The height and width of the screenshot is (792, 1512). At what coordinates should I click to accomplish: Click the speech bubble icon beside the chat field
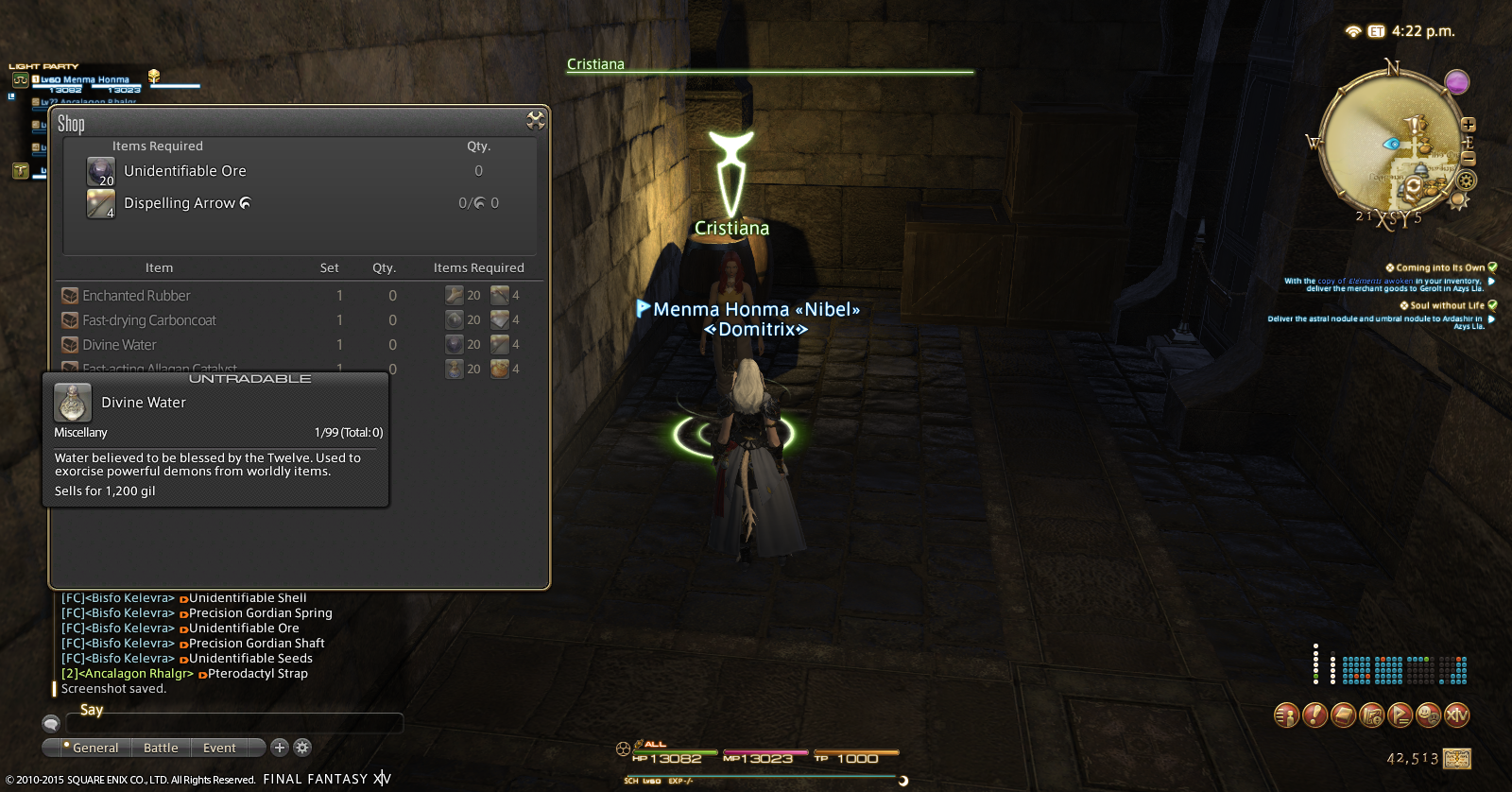tap(51, 723)
